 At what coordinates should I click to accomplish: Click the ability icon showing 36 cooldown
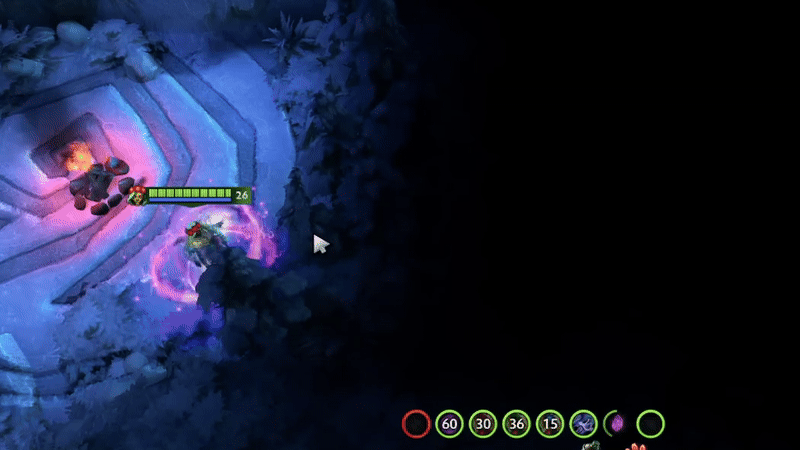(x=516, y=424)
